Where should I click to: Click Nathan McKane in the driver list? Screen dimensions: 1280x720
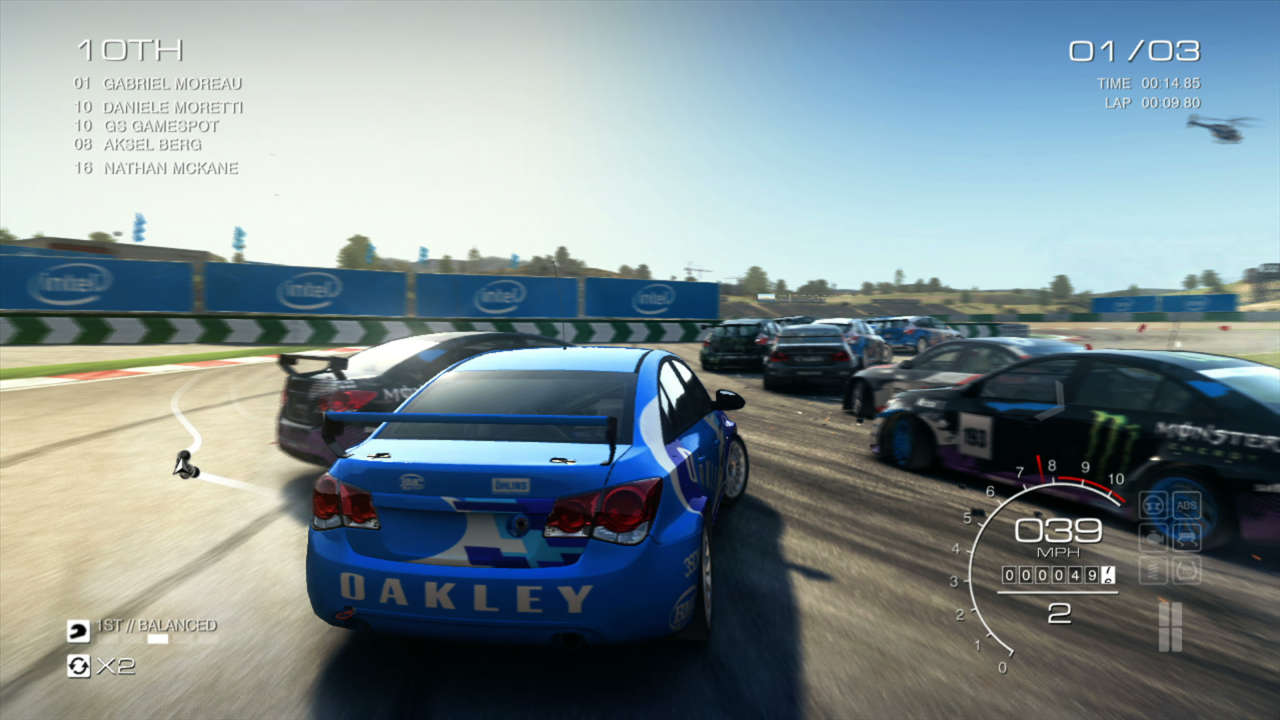pyautogui.click(x=170, y=168)
